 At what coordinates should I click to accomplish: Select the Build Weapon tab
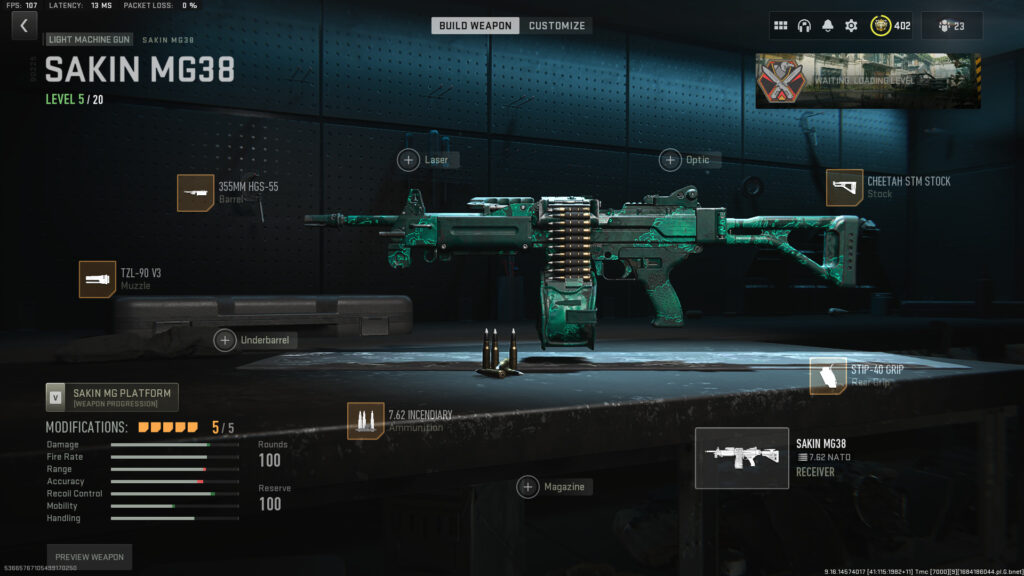[x=475, y=25]
